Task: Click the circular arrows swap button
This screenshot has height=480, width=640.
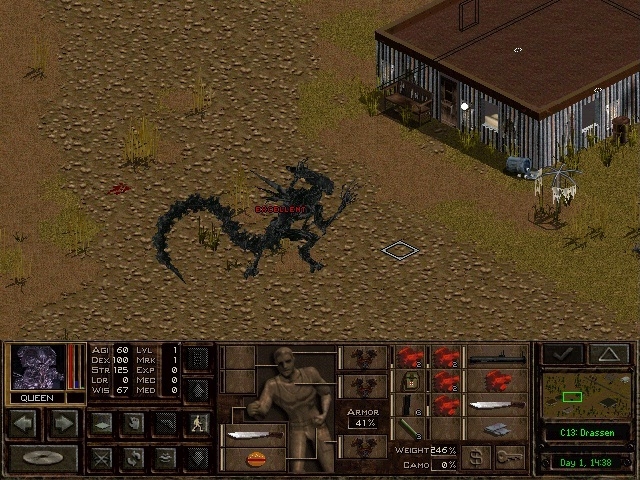Action: pos(132,458)
